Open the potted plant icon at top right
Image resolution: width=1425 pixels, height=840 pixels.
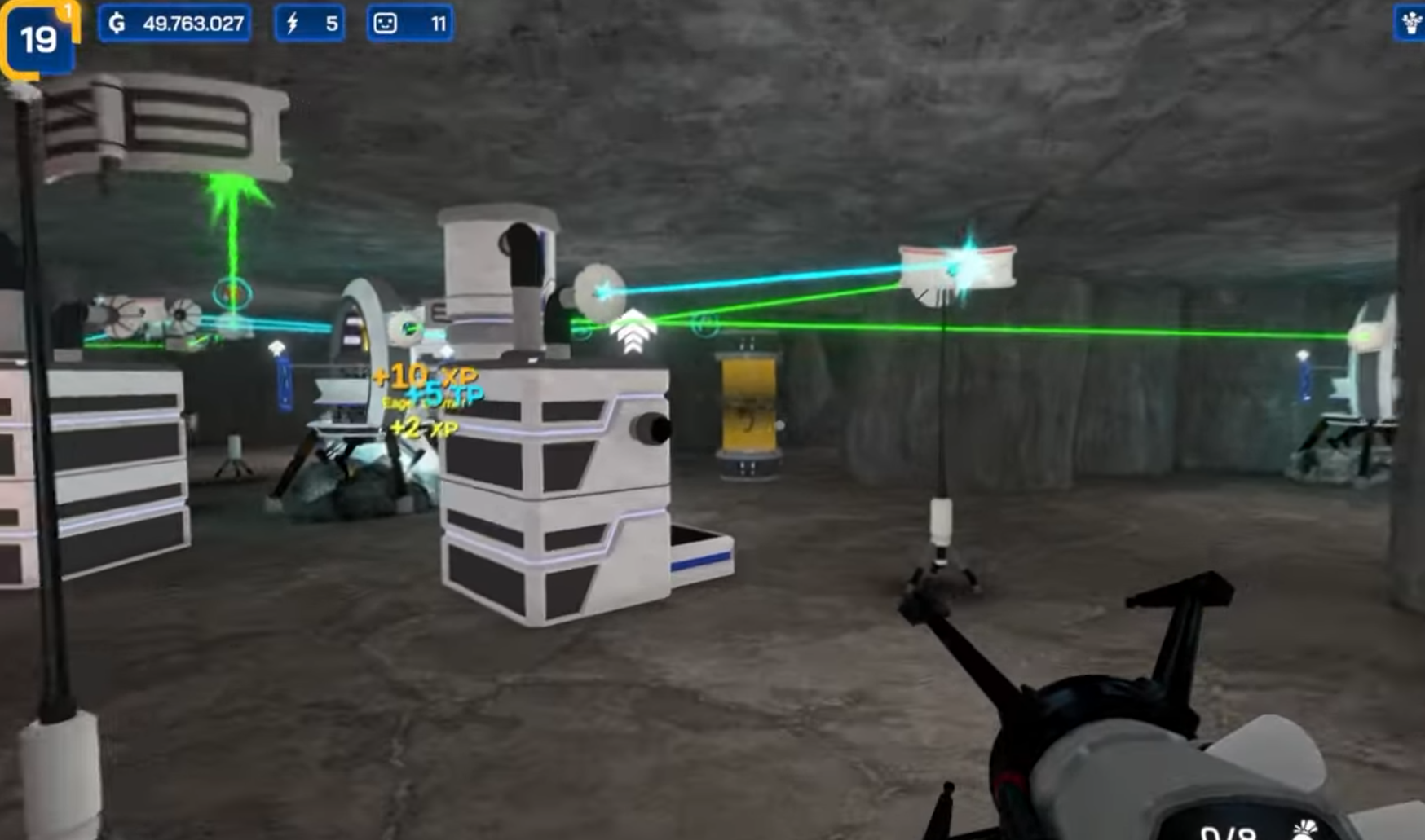point(1409,21)
